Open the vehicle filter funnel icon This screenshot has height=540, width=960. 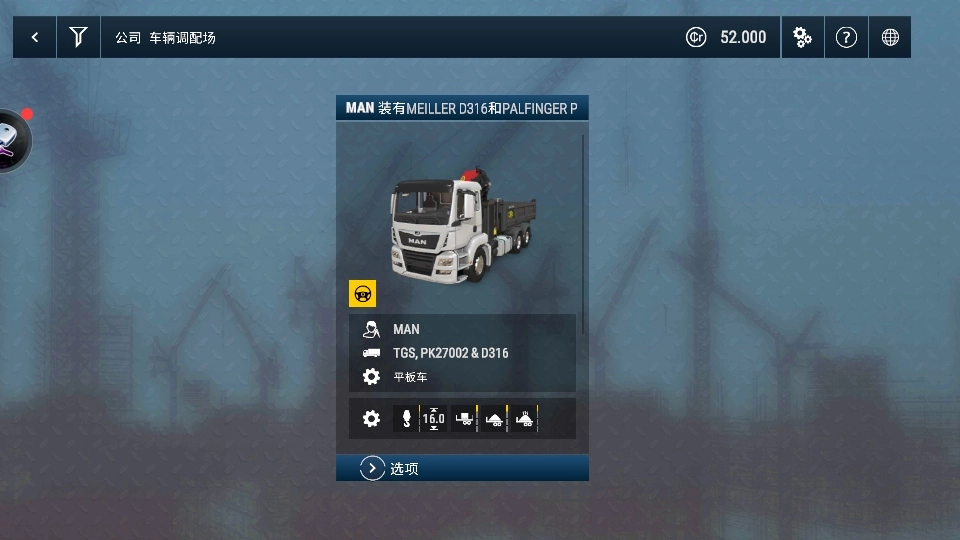[x=78, y=38]
